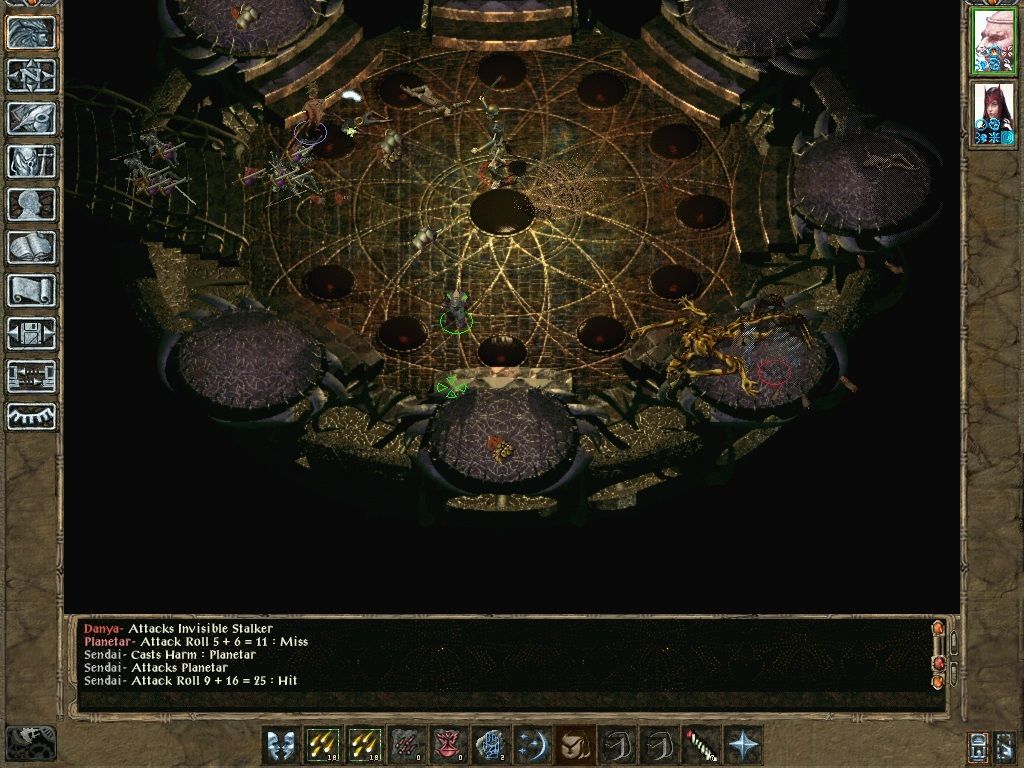Toggle the rest eye button
Image resolution: width=1024 pixels, height=768 pixels.
[32, 417]
